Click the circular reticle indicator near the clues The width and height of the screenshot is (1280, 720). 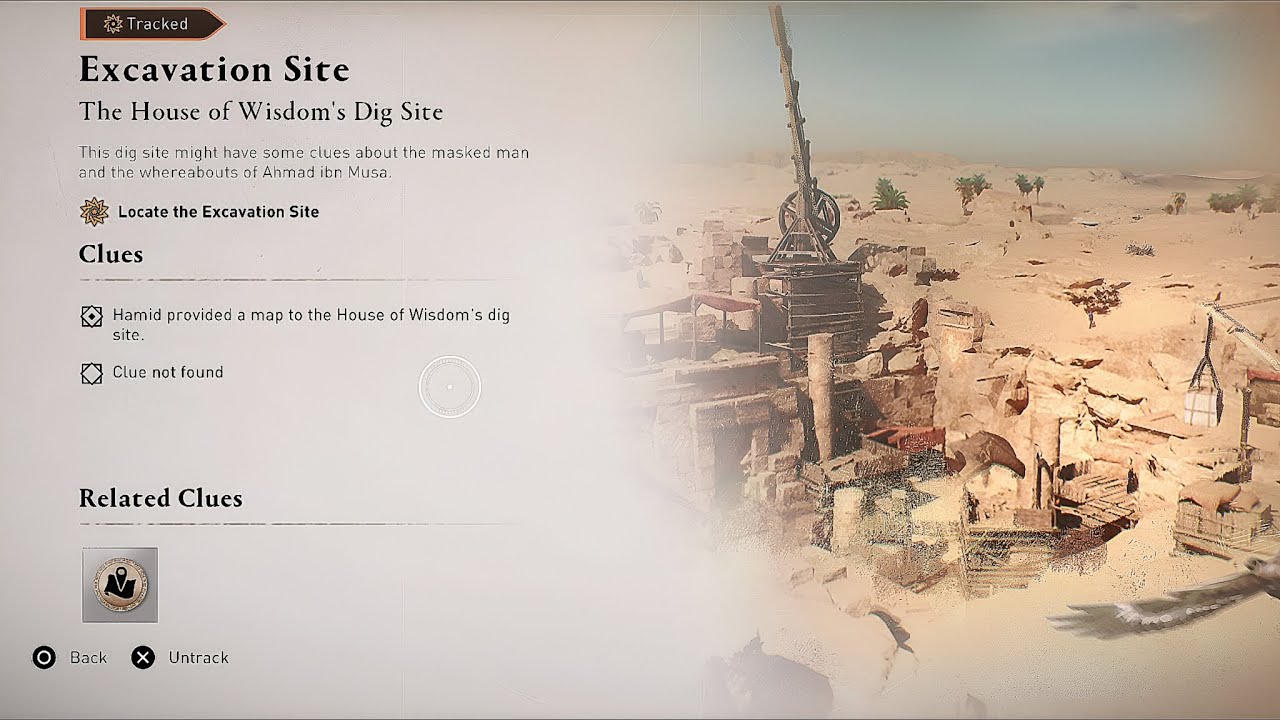point(449,386)
